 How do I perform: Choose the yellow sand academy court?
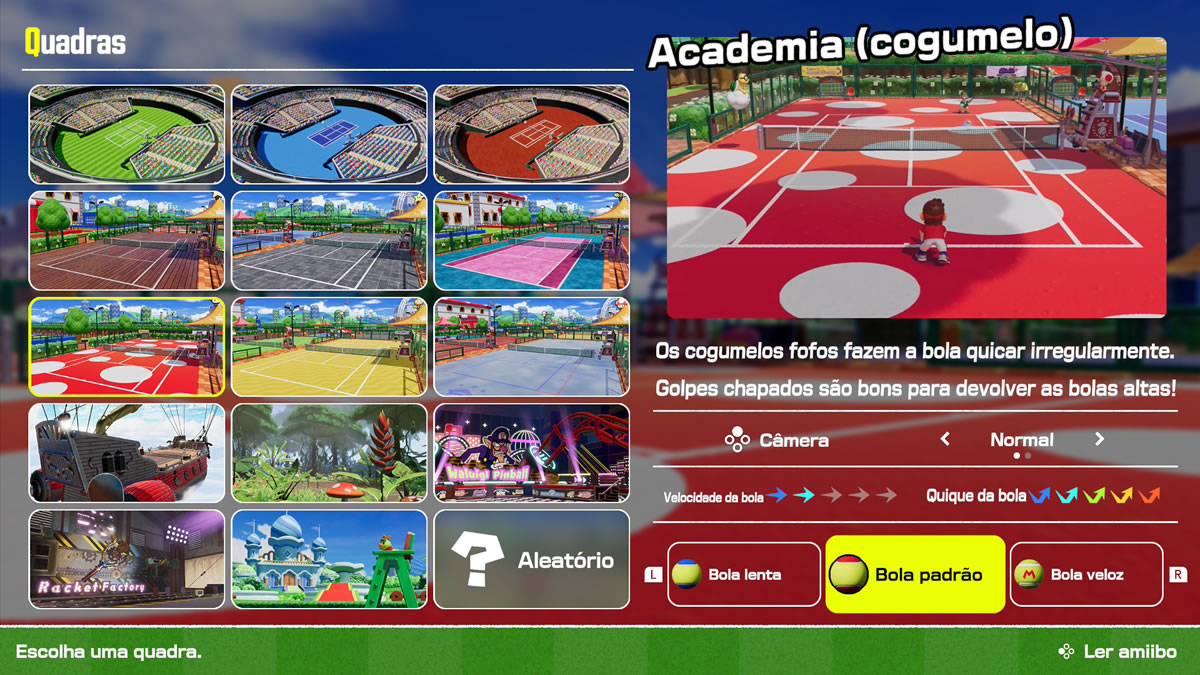(x=329, y=347)
